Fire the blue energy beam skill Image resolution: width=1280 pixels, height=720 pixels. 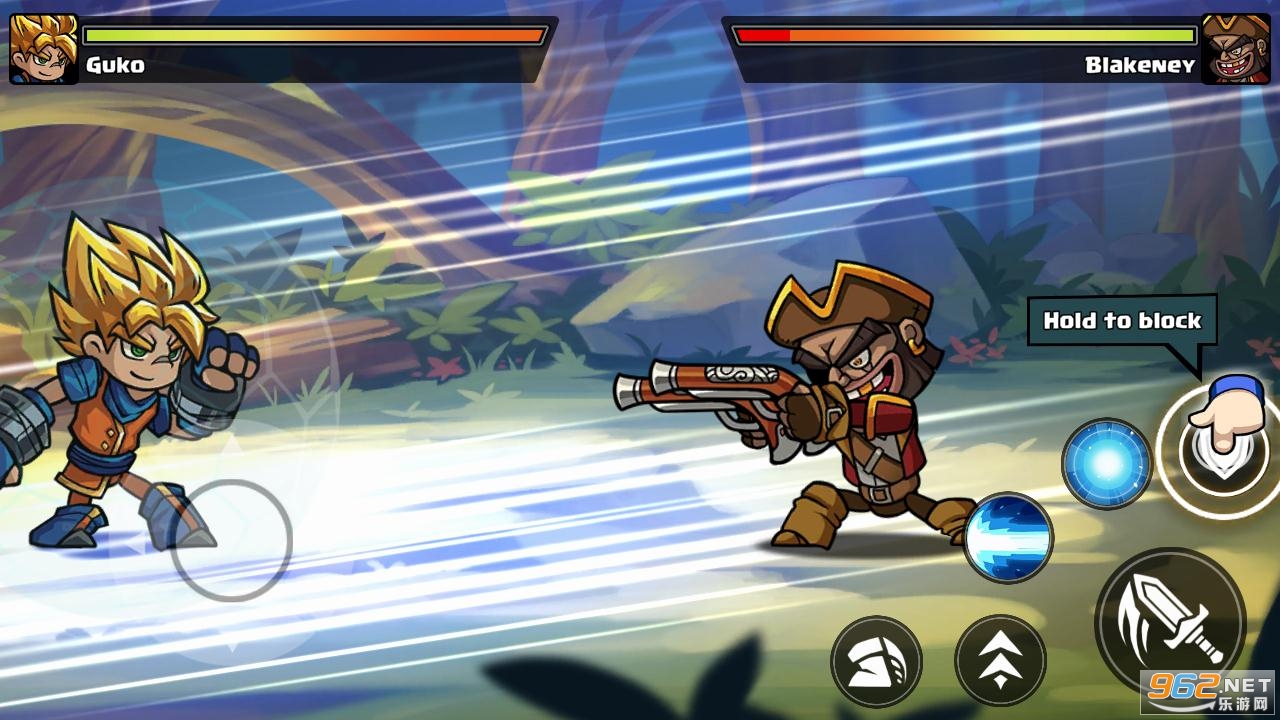click(1008, 538)
